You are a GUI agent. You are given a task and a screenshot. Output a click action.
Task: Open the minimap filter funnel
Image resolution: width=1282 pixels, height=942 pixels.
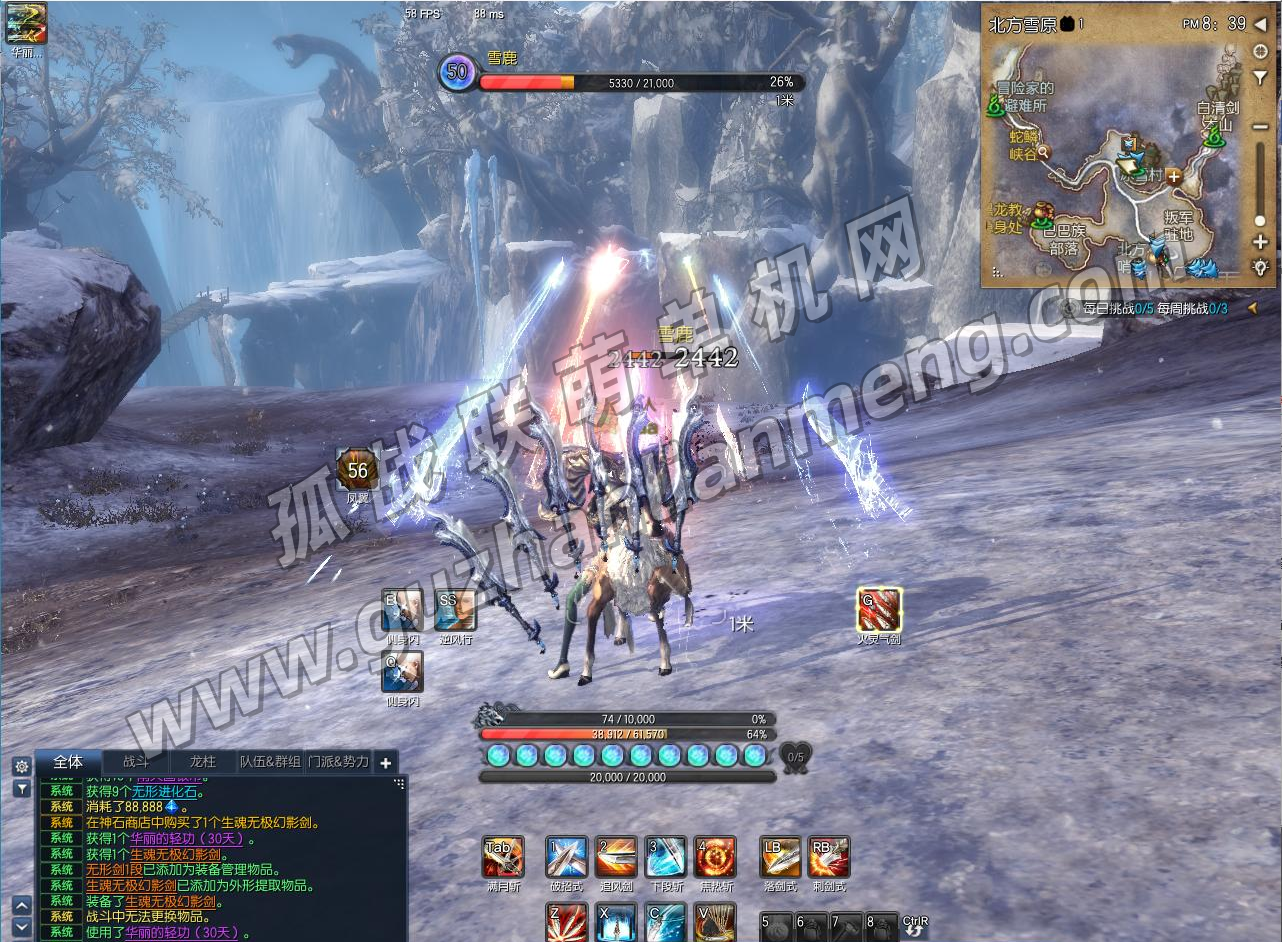pyautogui.click(x=1261, y=78)
